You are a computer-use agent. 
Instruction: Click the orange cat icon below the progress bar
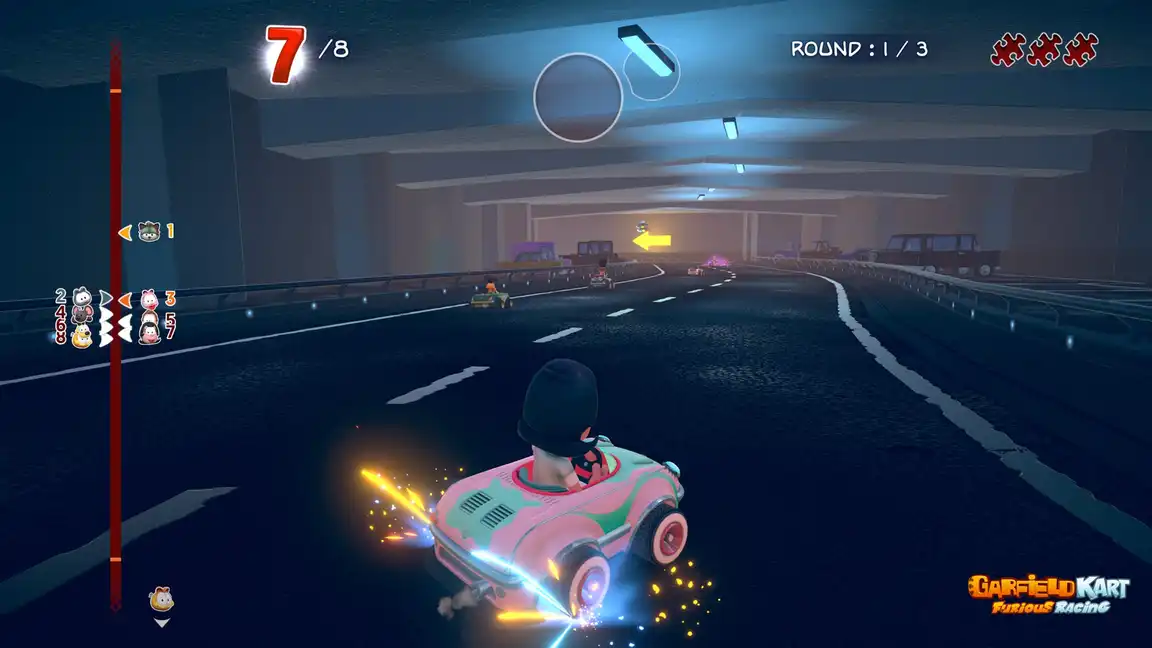pos(160,599)
